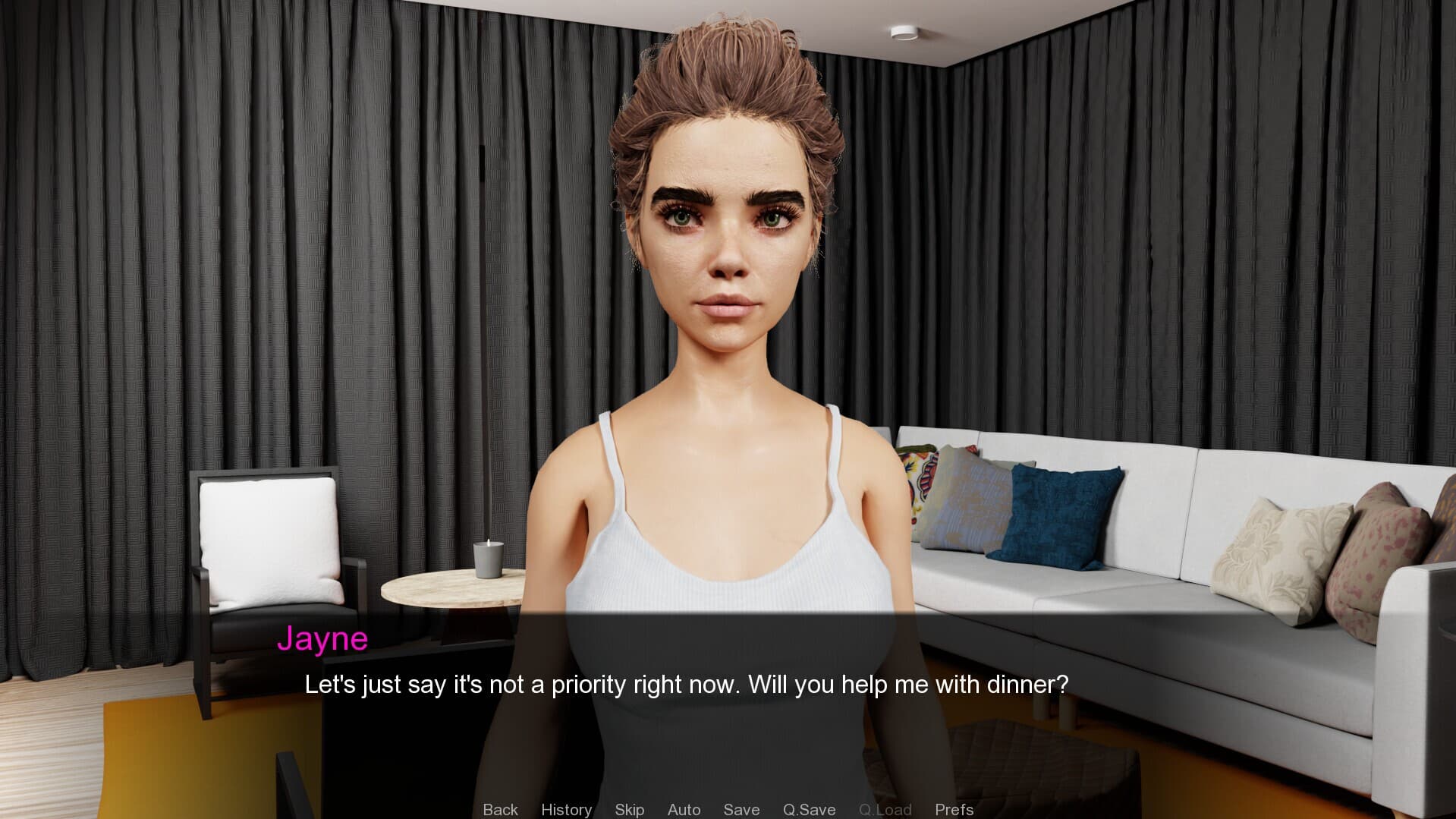1456x819 pixels.
Task: Open the Prefs menu
Action: pyautogui.click(x=954, y=809)
